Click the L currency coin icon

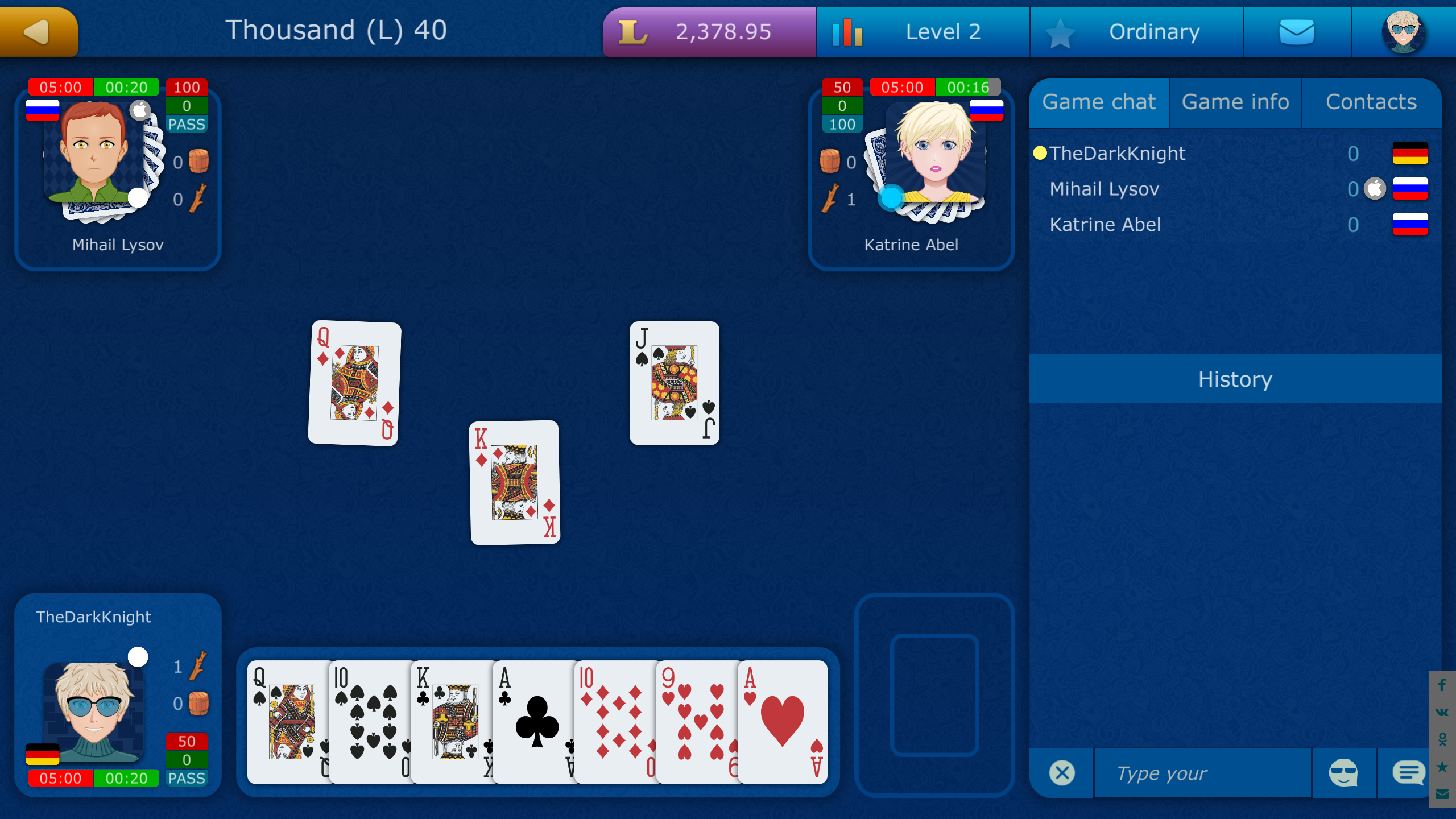pos(634,31)
